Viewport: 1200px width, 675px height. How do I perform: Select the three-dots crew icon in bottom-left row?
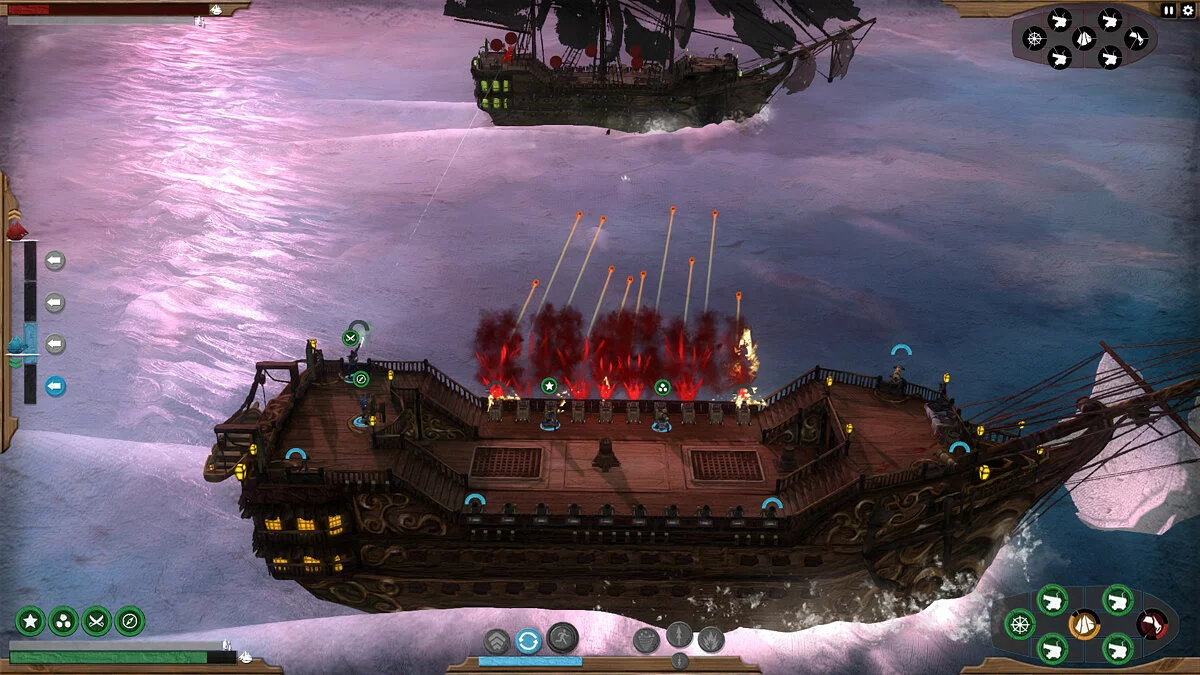pyautogui.click(x=63, y=621)
